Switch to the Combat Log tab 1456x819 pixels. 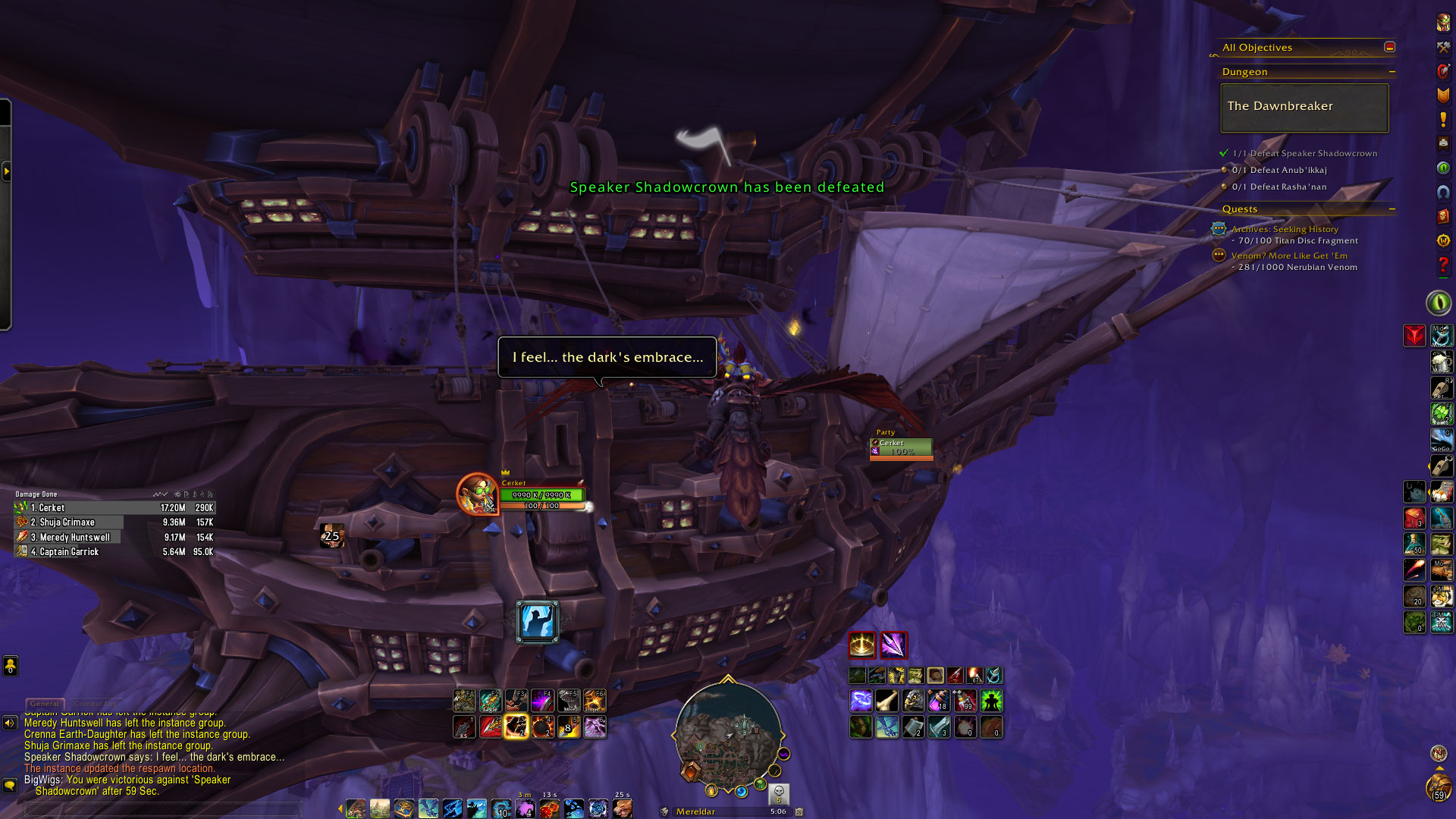click(96, 704)
